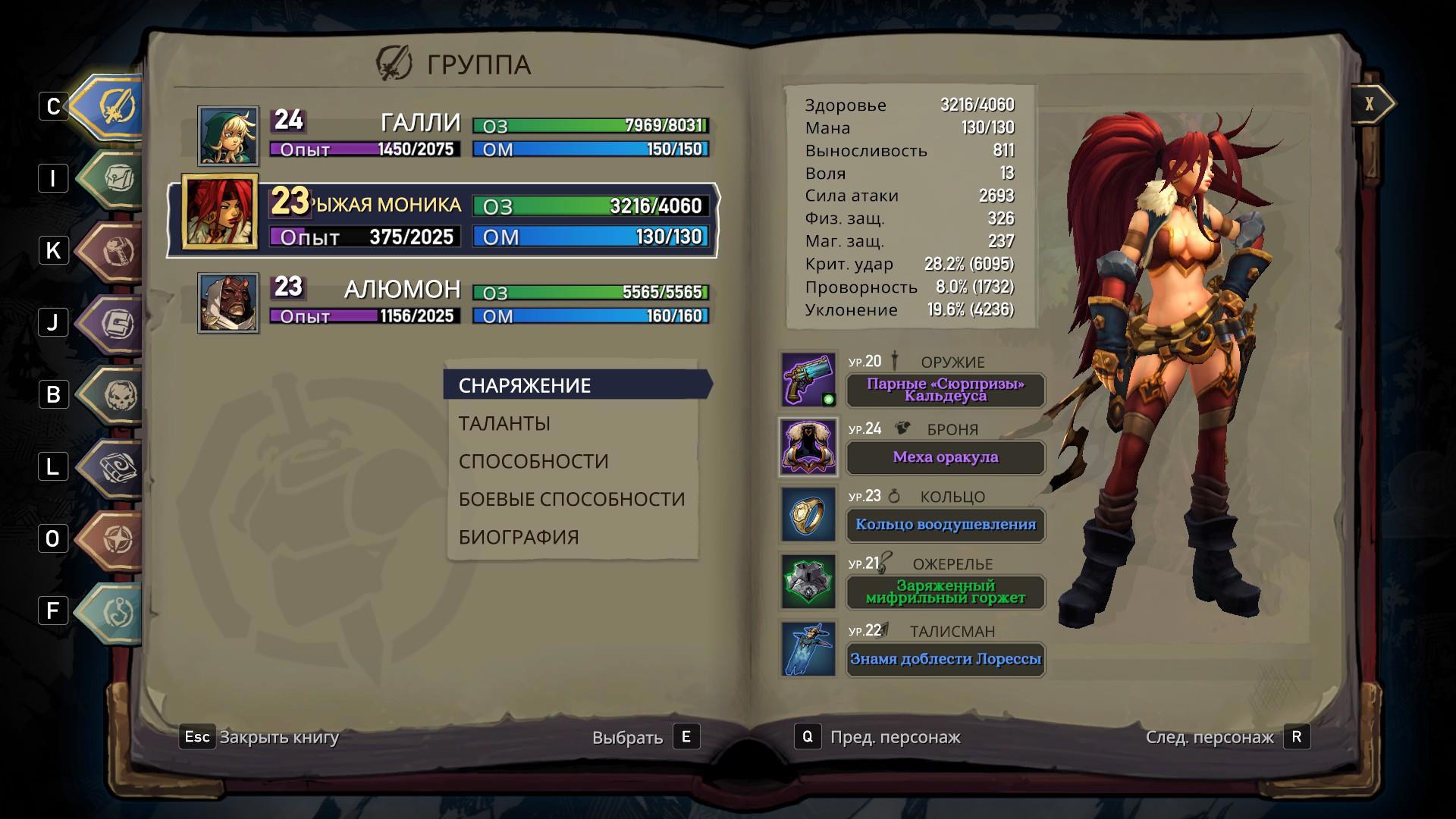The image size is (1456, 819).
Task: Open the Снаряжение menu entry
Action: (525, 385)
